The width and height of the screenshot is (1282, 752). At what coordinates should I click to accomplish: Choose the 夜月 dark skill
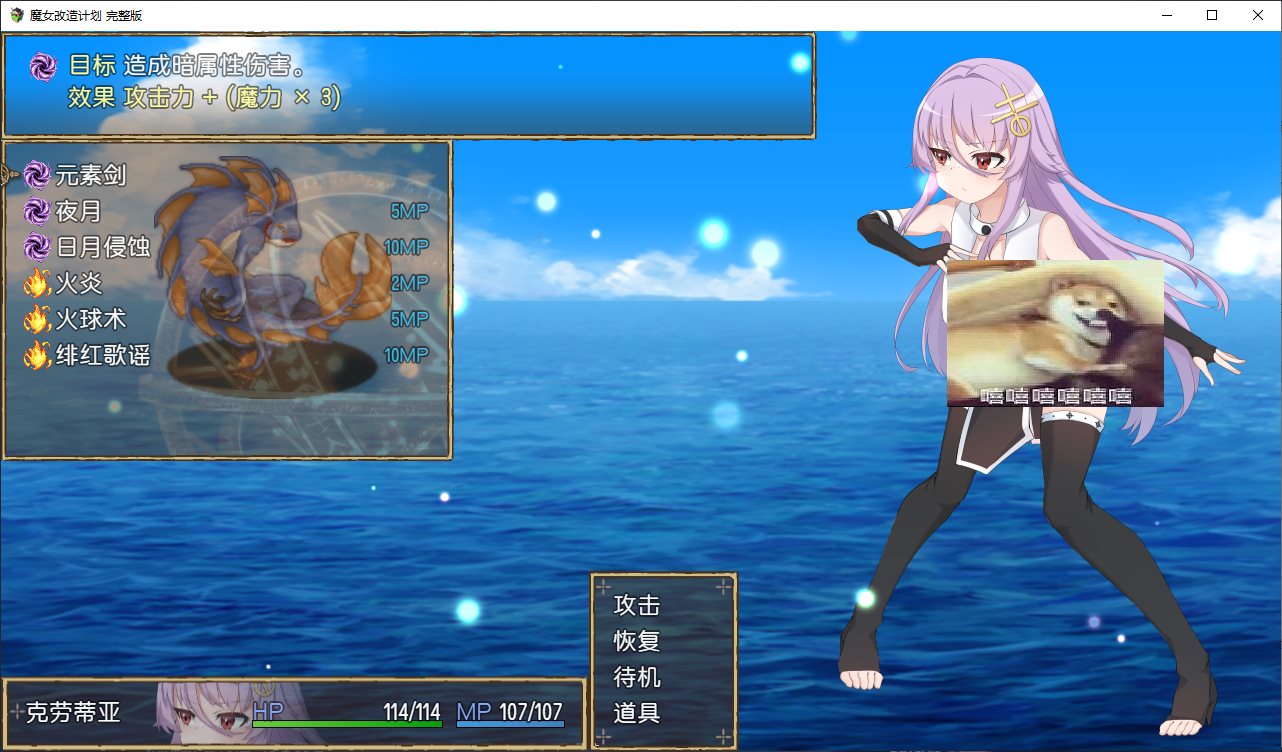click(79, 212)
